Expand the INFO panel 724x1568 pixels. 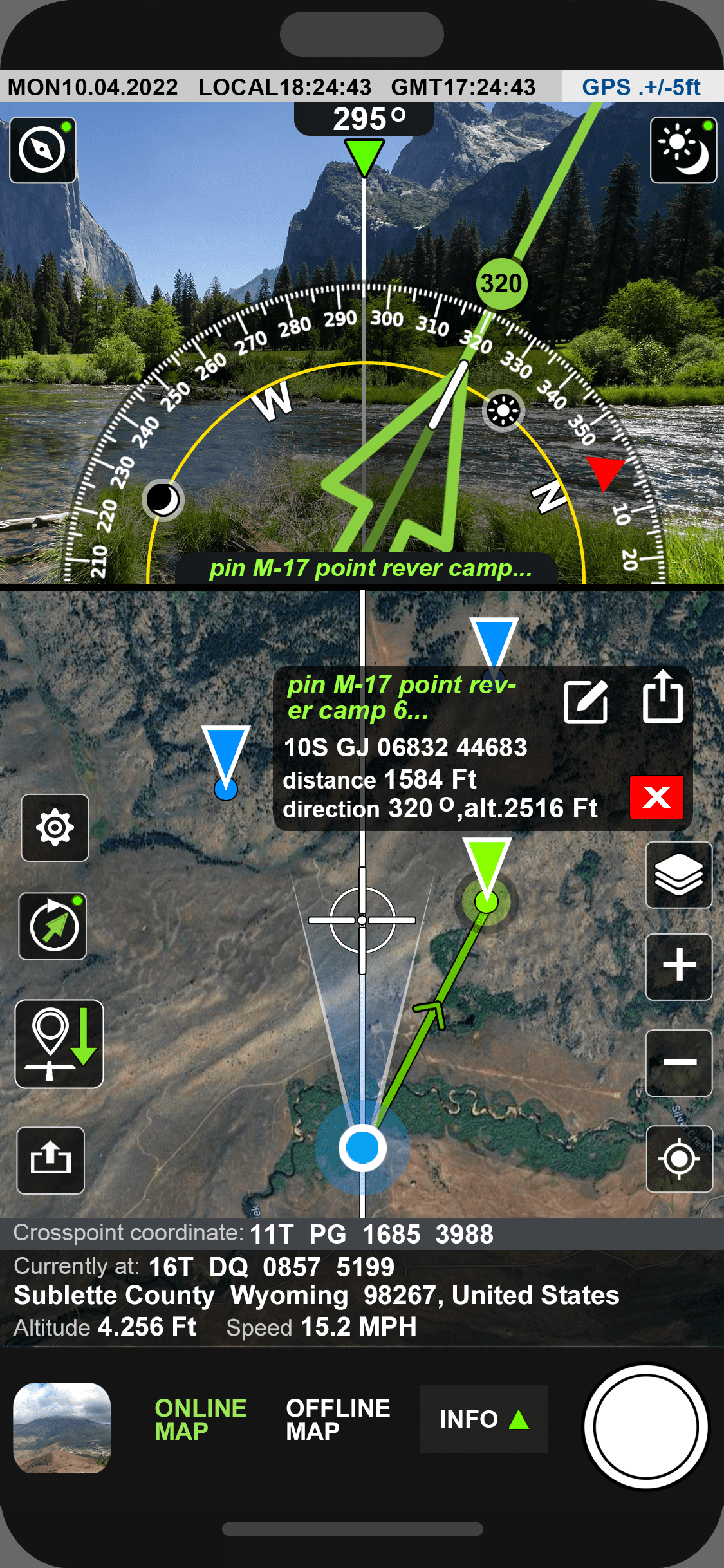pos(483,1419)
